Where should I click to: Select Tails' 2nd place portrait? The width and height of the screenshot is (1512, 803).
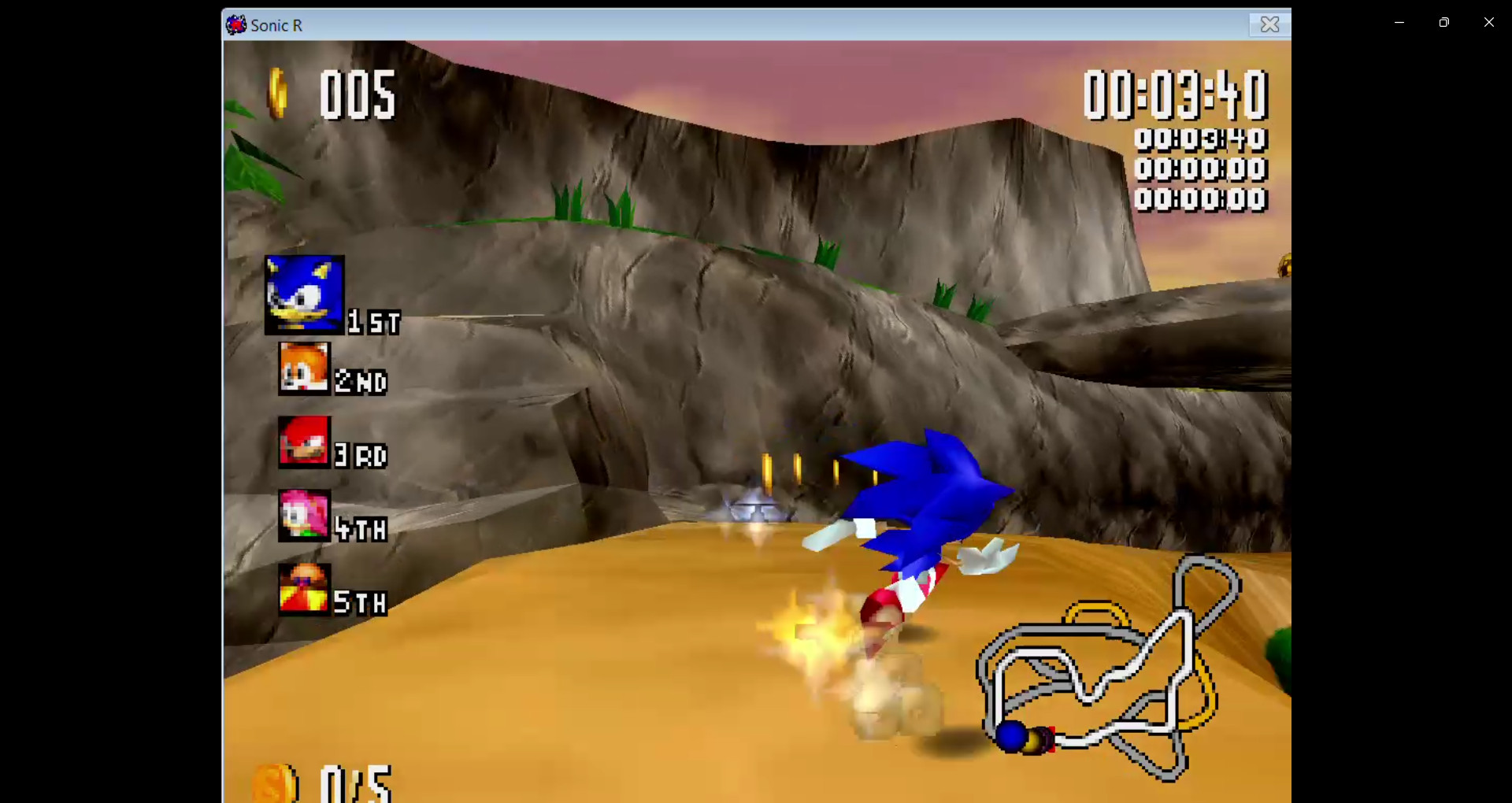click(x=304, y=368)
